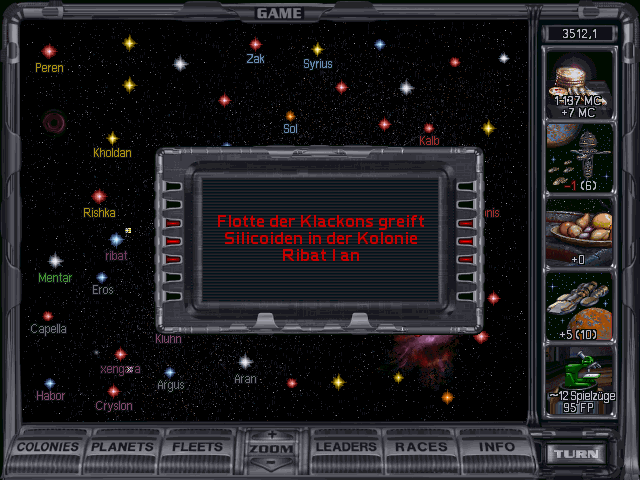This screenshot has height=480, width=640.
Task: Open the FLEETS overview
Action: [198, 447]
